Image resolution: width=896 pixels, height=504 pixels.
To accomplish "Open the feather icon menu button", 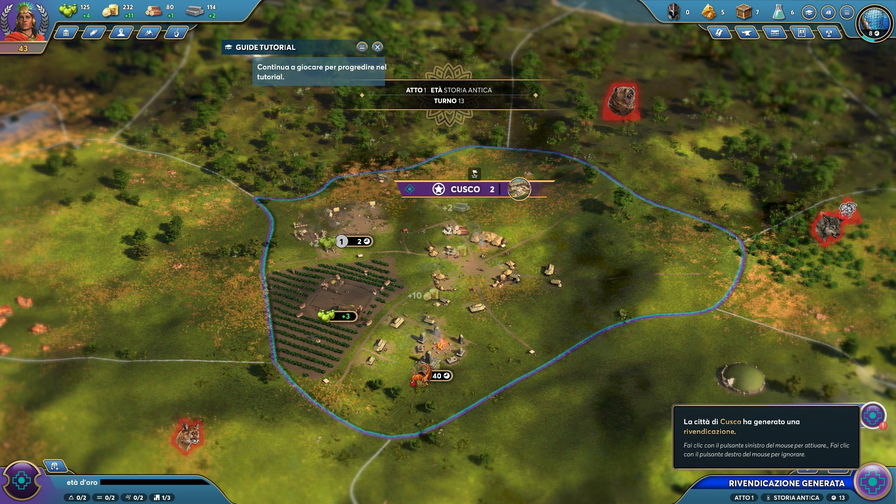I will pyautogui.click(x=95, y=32).
